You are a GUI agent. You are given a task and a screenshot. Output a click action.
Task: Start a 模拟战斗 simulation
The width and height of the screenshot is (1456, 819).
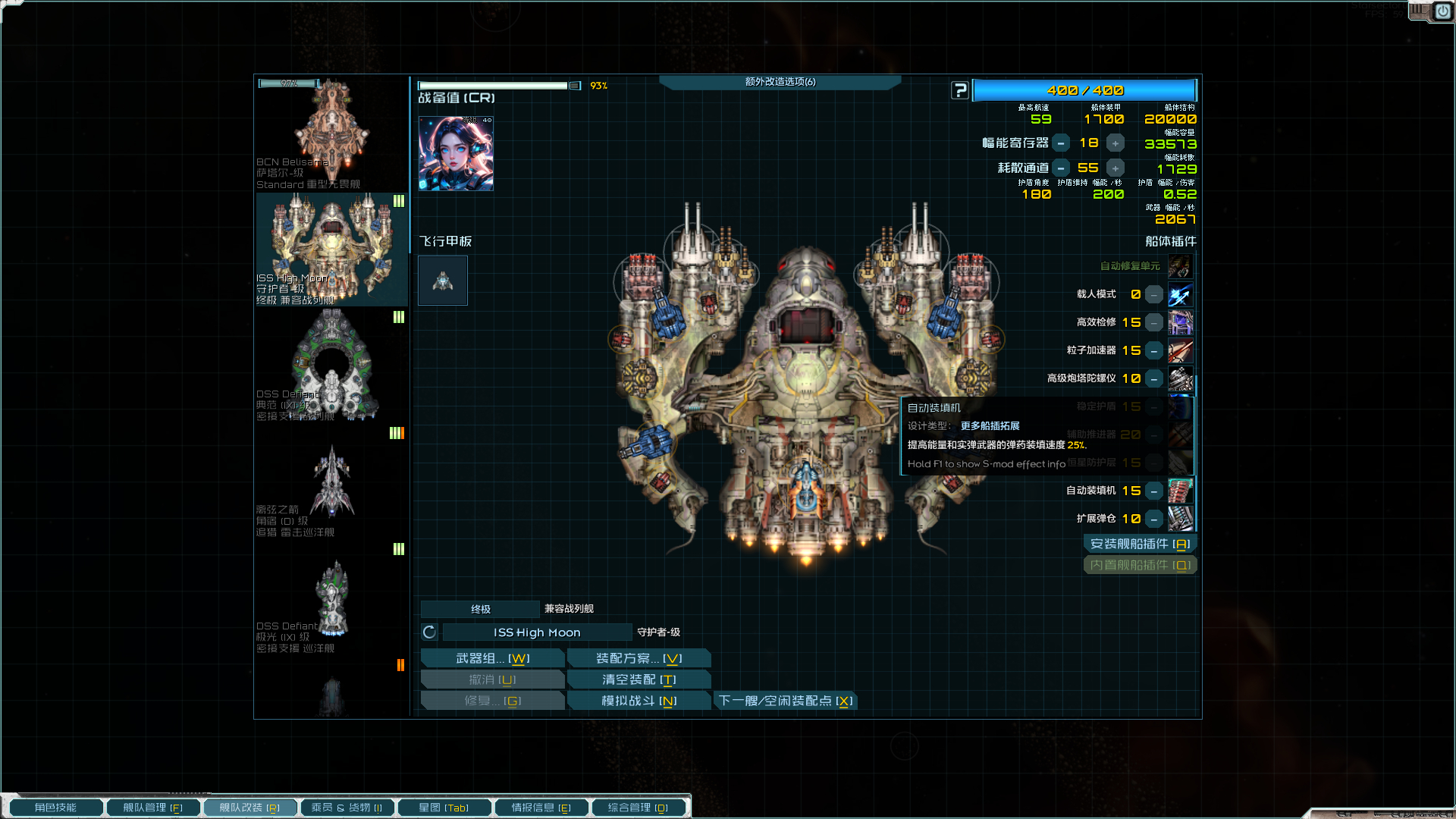(x=639, y=701)
